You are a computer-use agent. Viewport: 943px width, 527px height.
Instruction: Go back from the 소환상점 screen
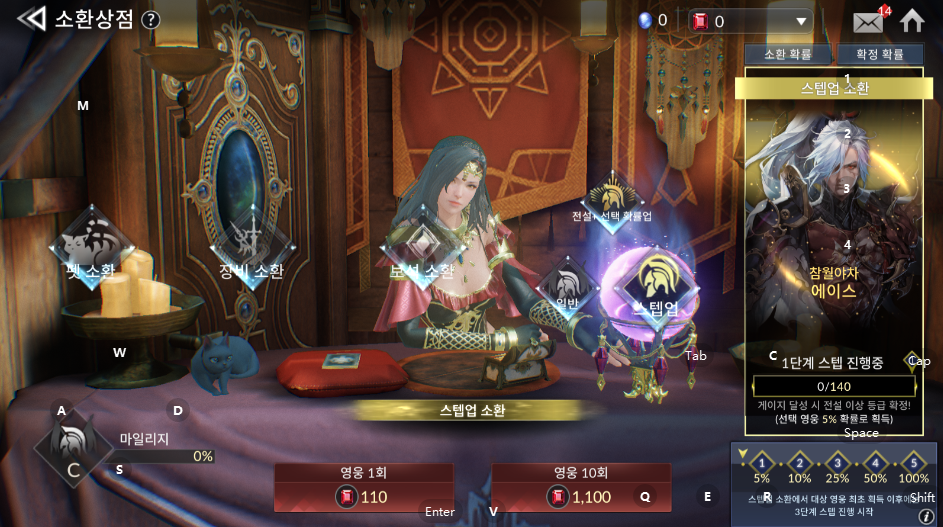tap(31, 19)
